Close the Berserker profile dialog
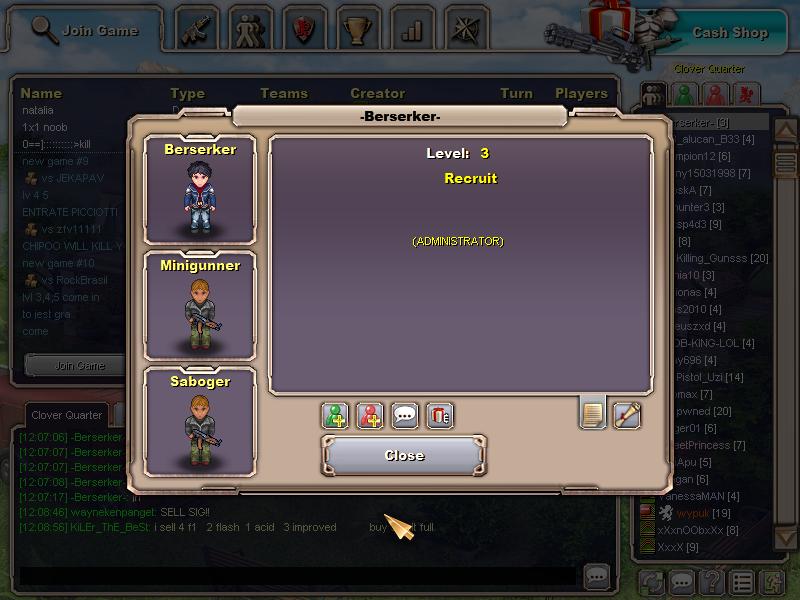Viewport: 800px width, 600px height. click(404, 455)
